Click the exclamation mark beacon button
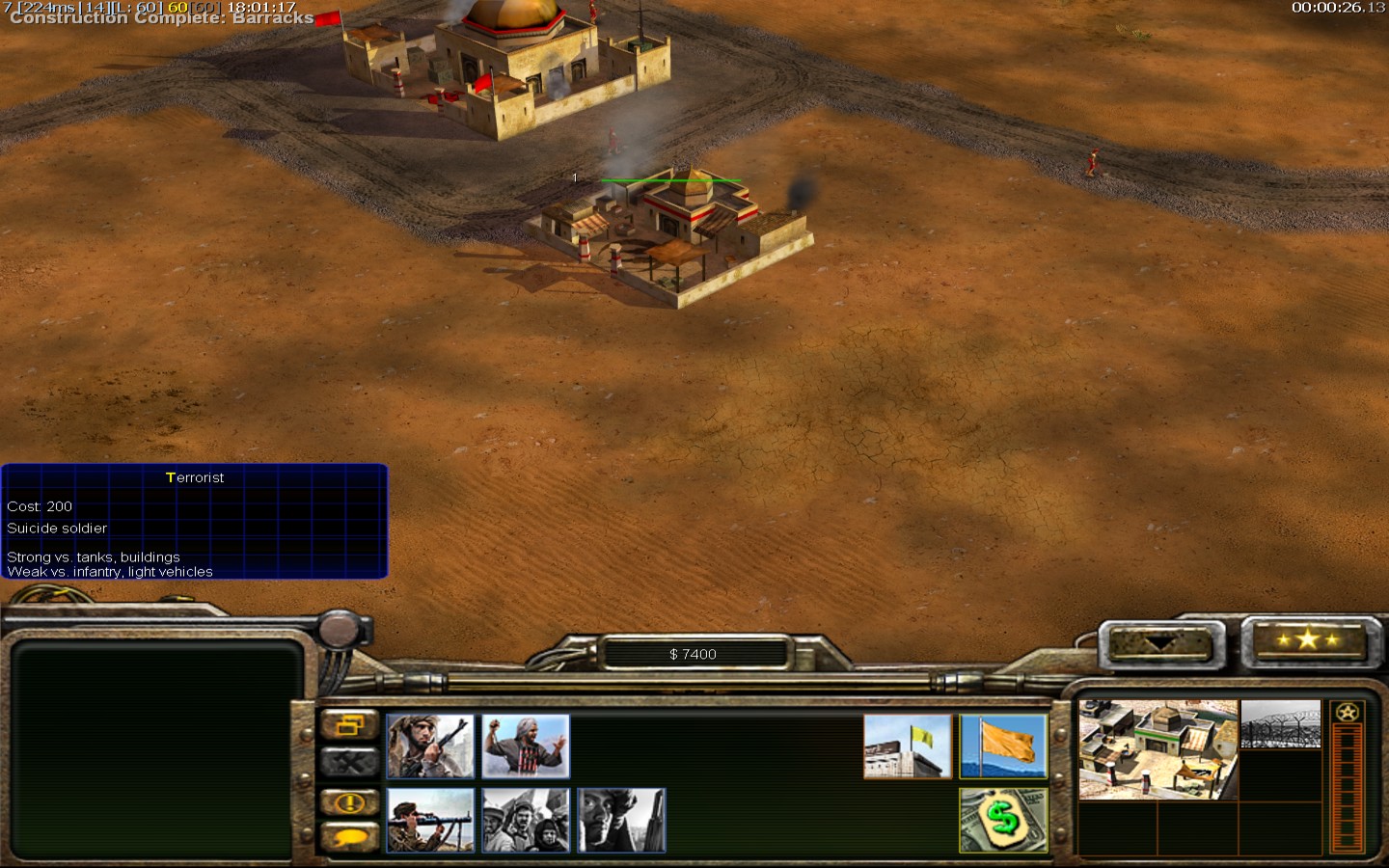Image resolution: width=1389 pixels, height=868 pixels. point(349,801)
